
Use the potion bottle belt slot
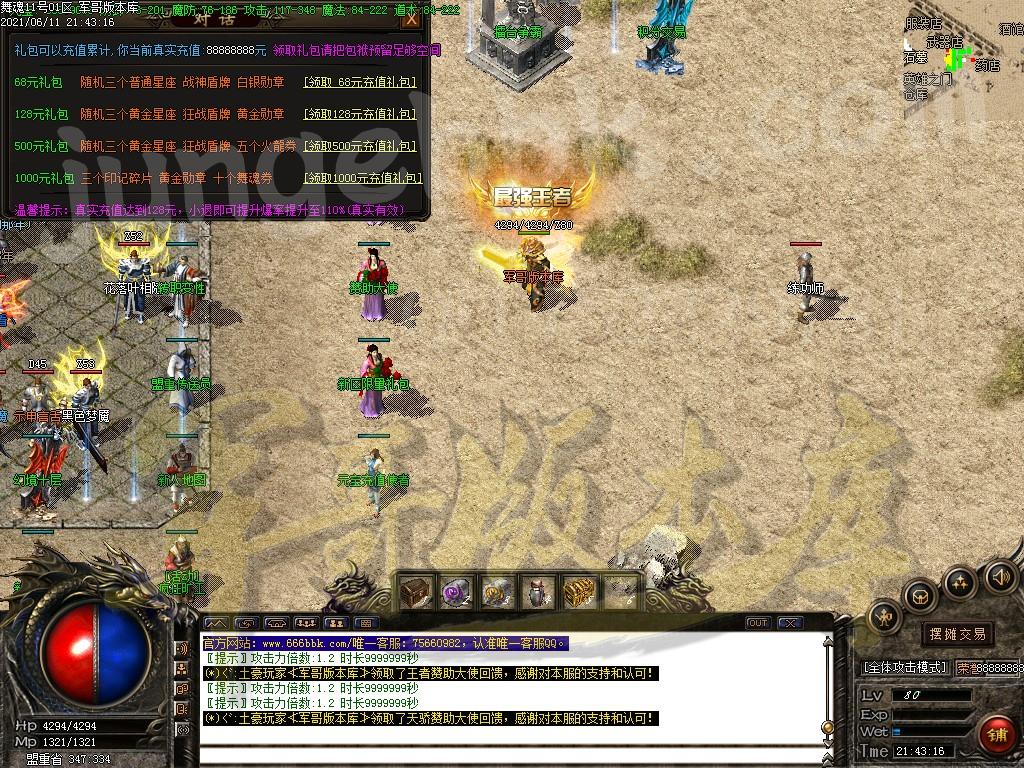(538, 592)
